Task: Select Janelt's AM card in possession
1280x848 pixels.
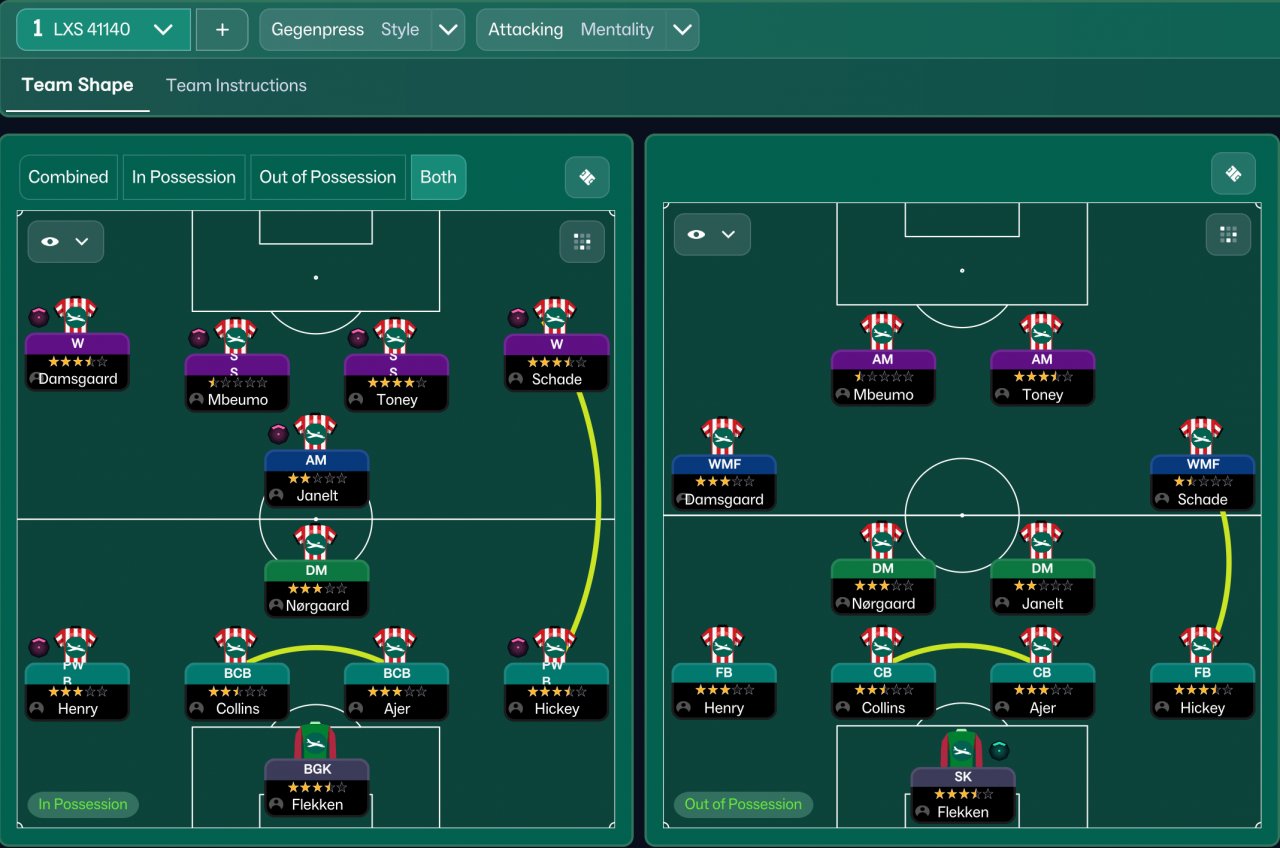Action: pos(317,478)
